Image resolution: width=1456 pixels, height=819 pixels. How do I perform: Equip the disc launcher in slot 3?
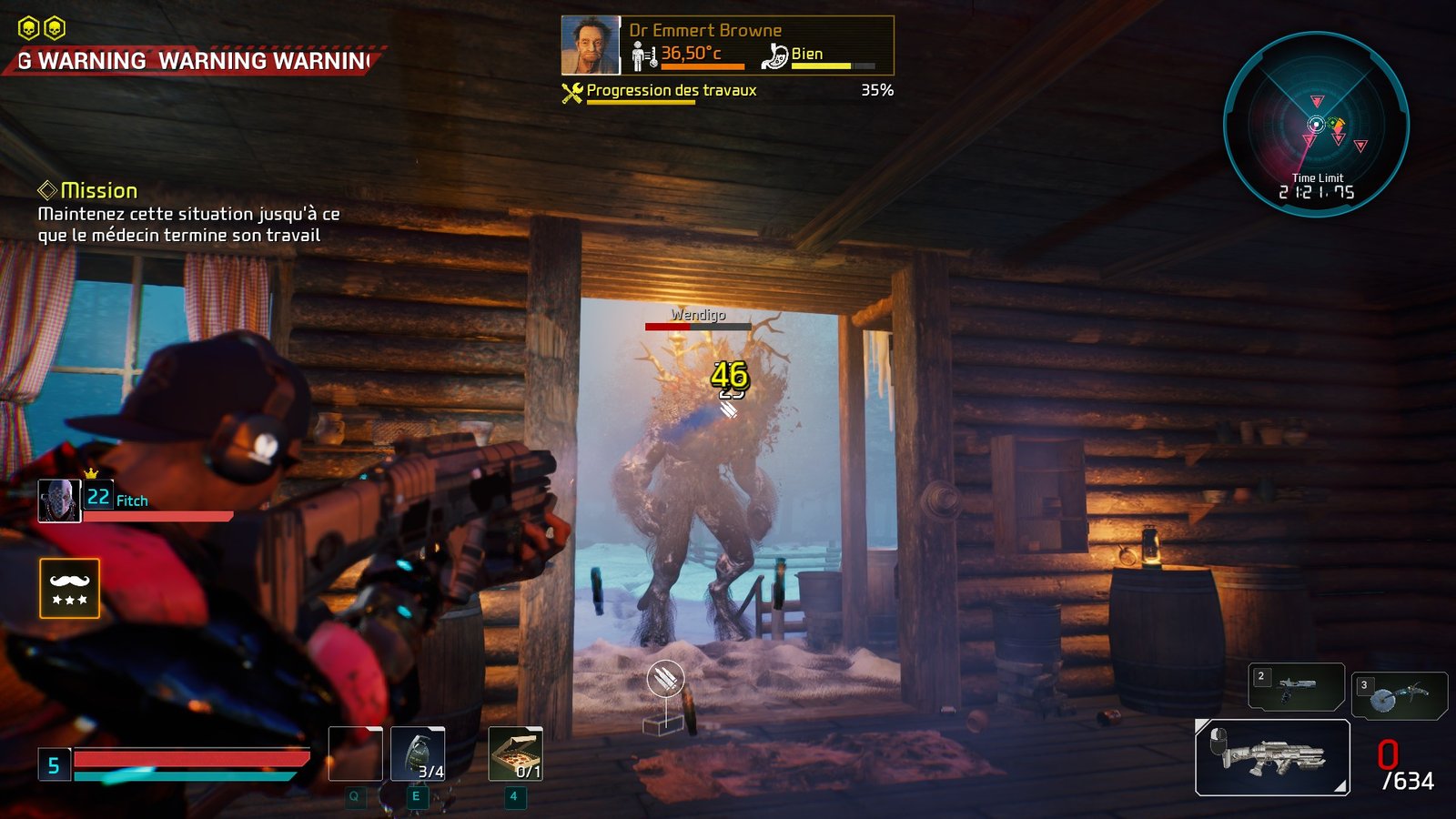[1399, 695]
